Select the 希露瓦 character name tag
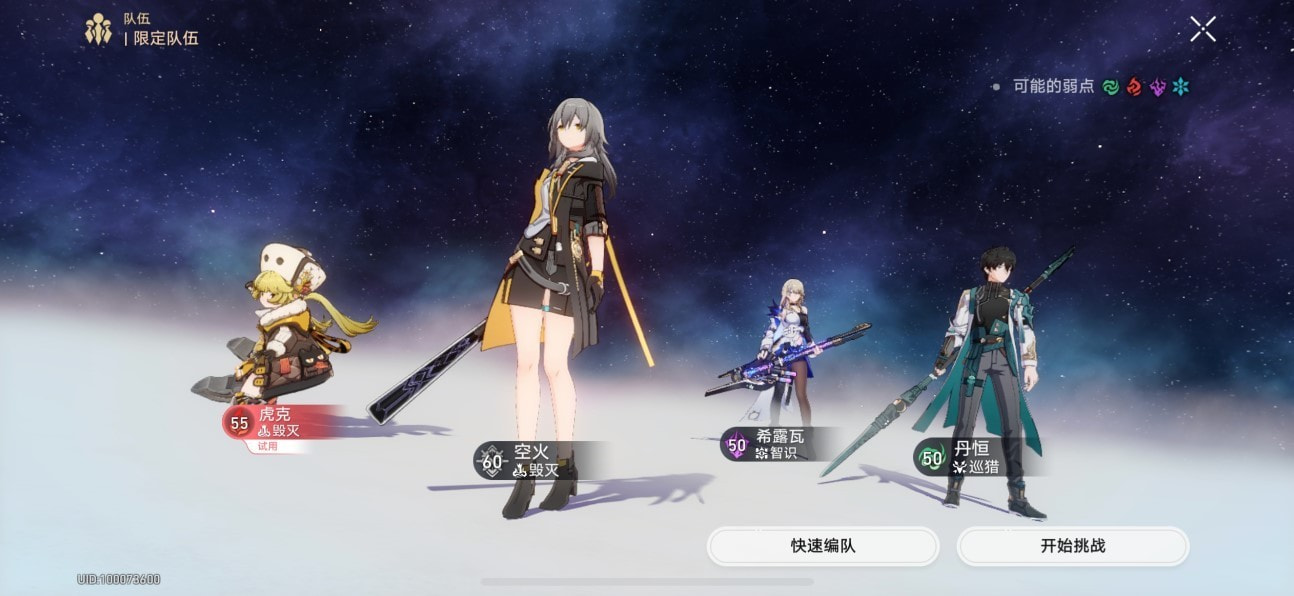Screen dimensions: 1294x596 778,444
